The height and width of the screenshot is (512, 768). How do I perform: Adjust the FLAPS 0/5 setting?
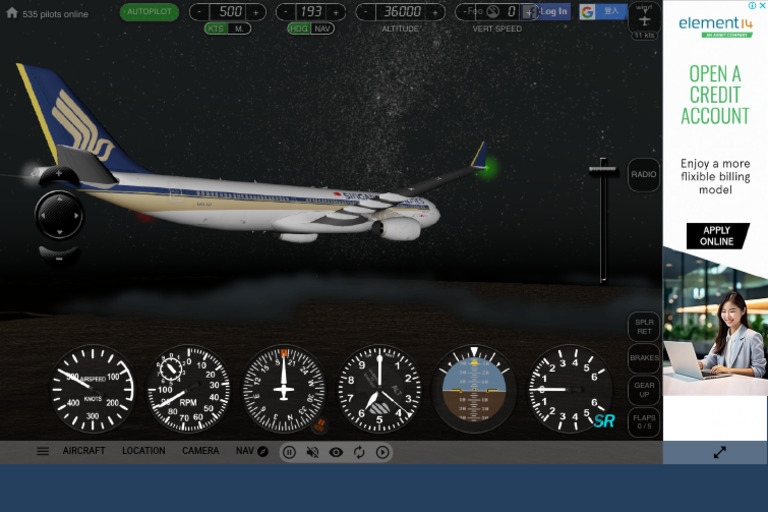pyautogui.click(x=643, y=421)
